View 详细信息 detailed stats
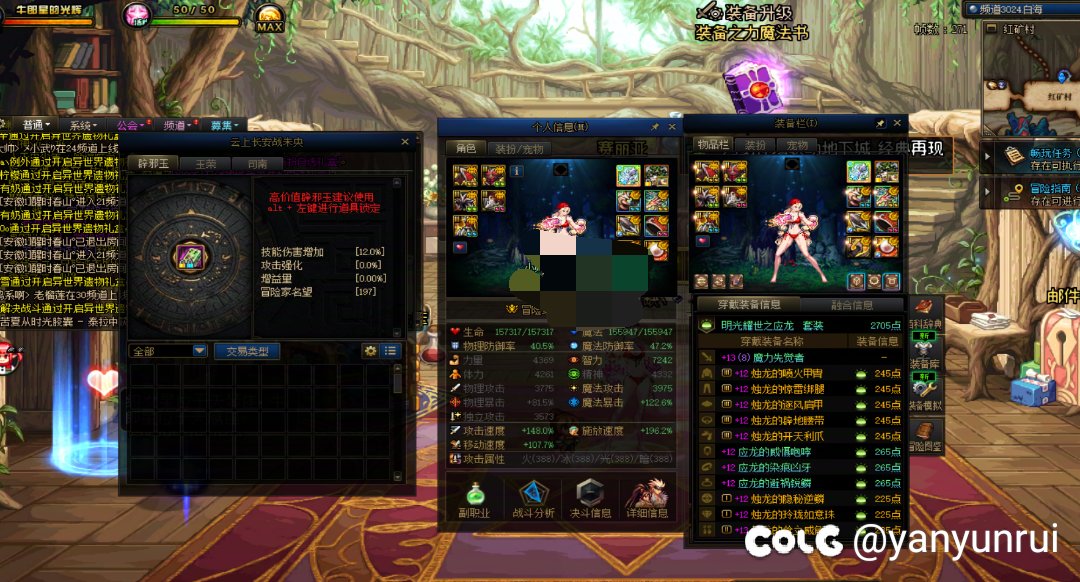The height and width of the screenshot is (582, 1080). click(647, 499)
